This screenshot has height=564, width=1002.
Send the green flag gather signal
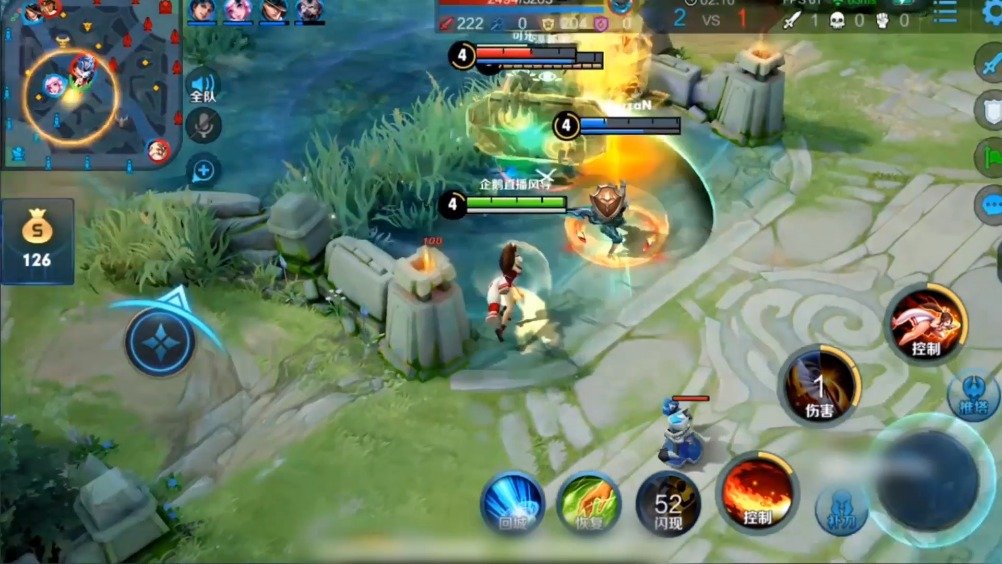989,157
